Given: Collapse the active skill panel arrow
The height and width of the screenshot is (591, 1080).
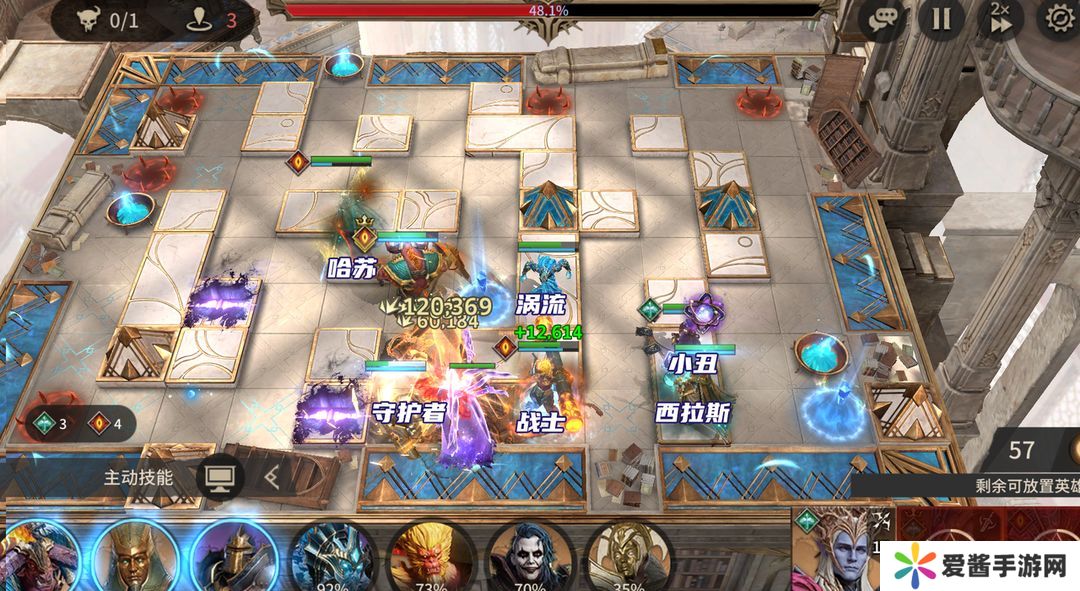Looking at the screenshot, I should click(x=270, y=478).
